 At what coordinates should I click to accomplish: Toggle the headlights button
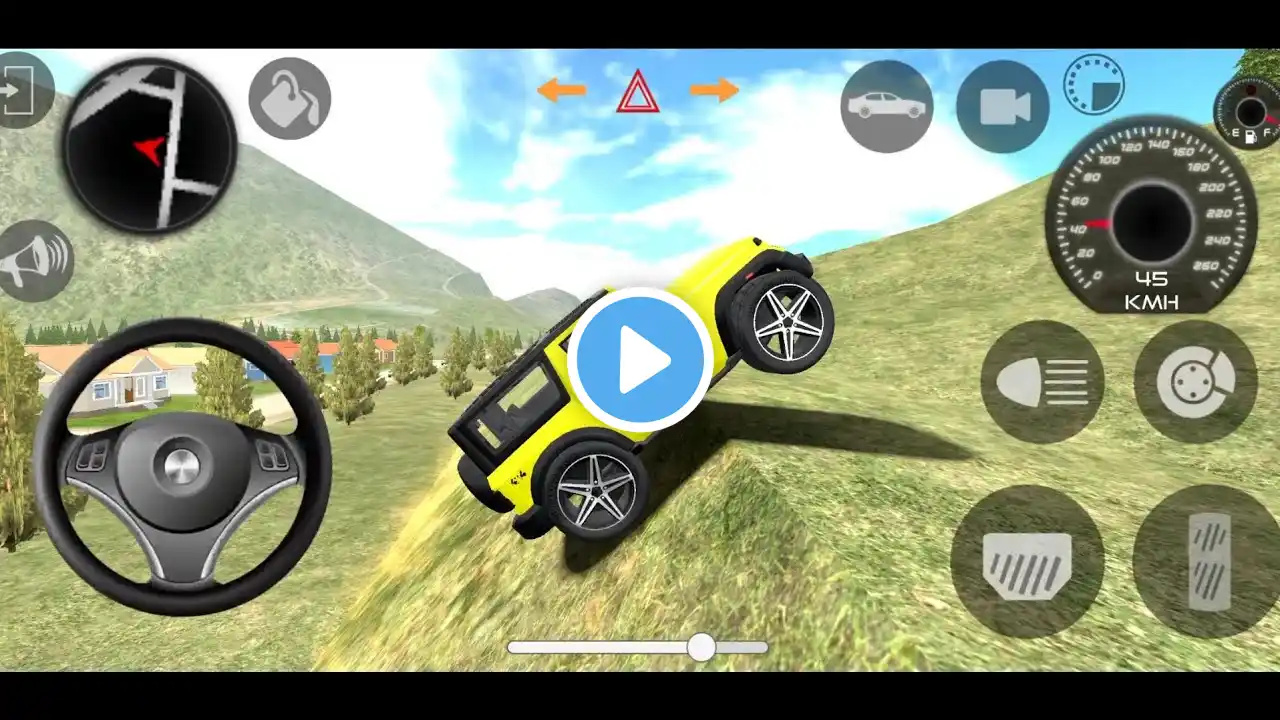(1042, 382)
